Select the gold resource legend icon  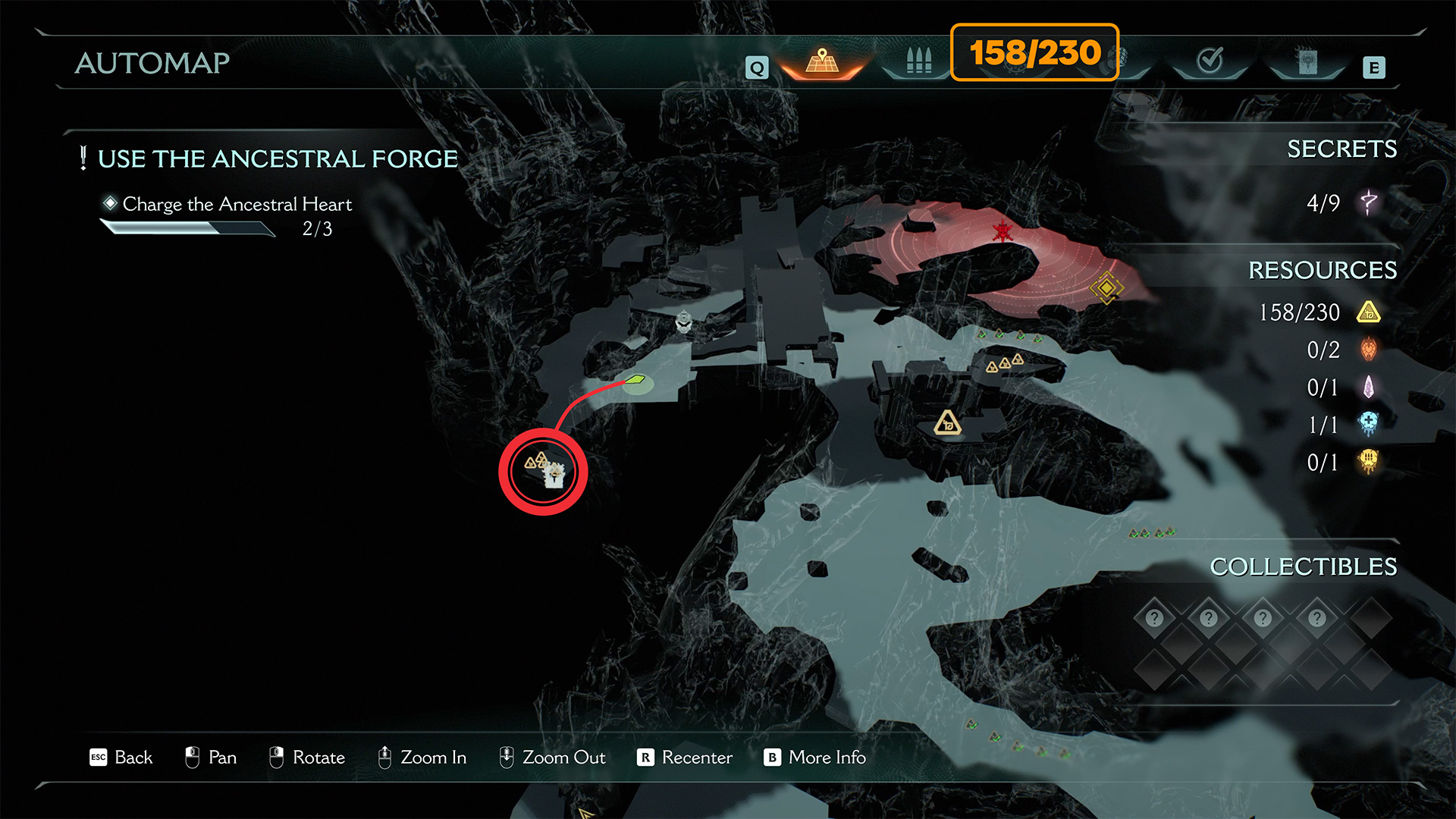point(1369,312)
